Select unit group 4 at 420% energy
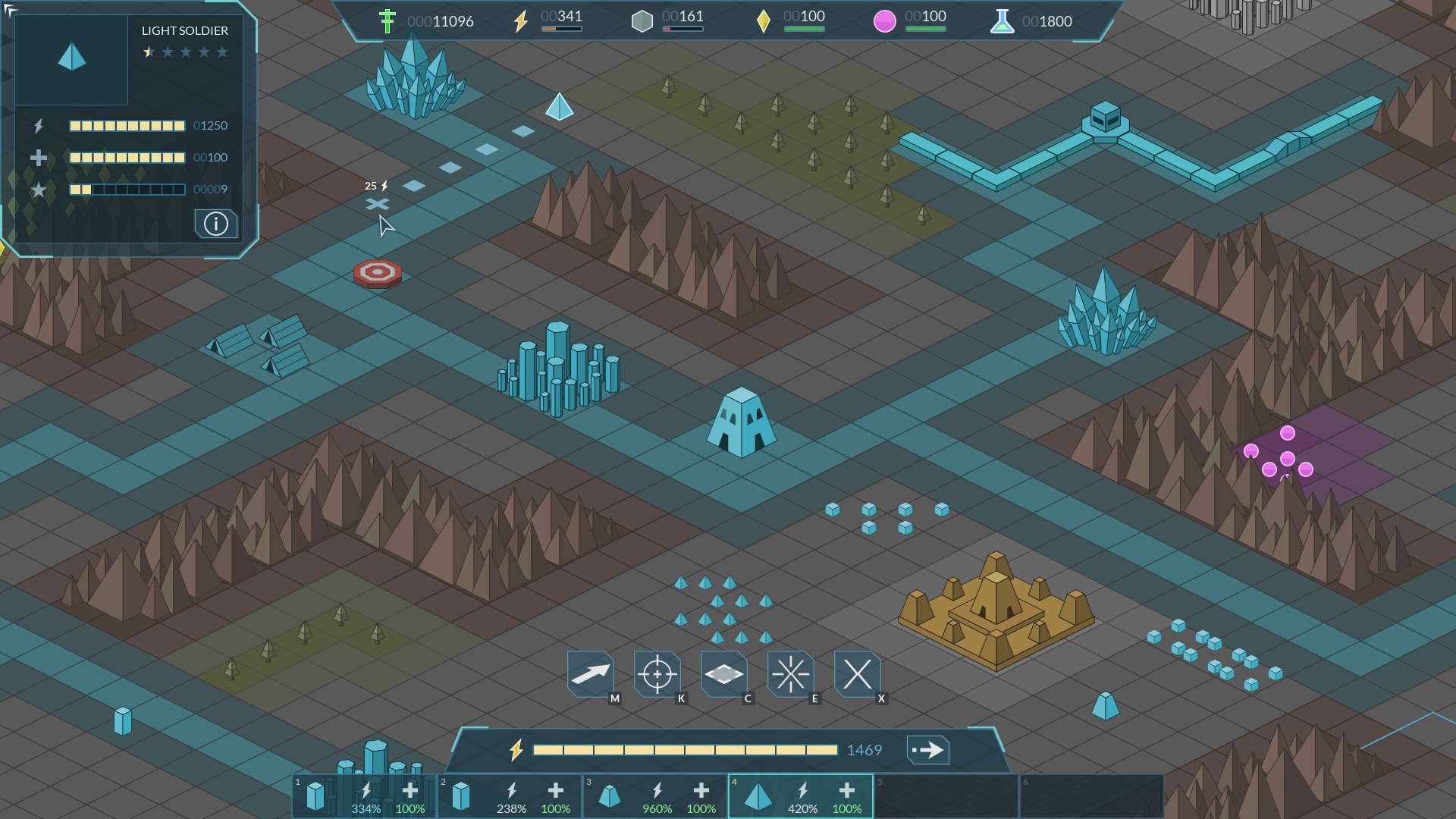 [x=801, y=796]
